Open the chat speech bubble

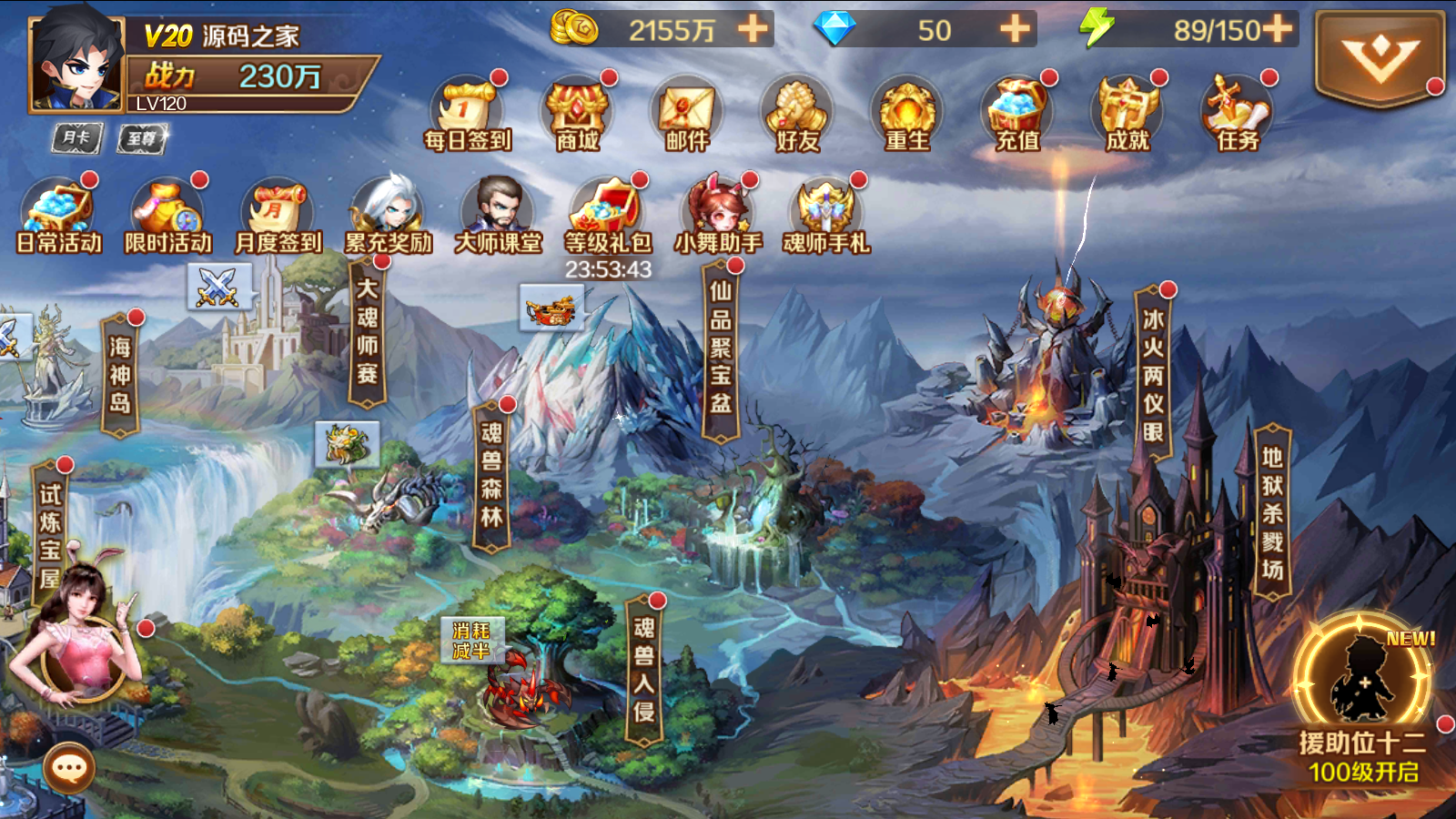[x=70, y=769]
